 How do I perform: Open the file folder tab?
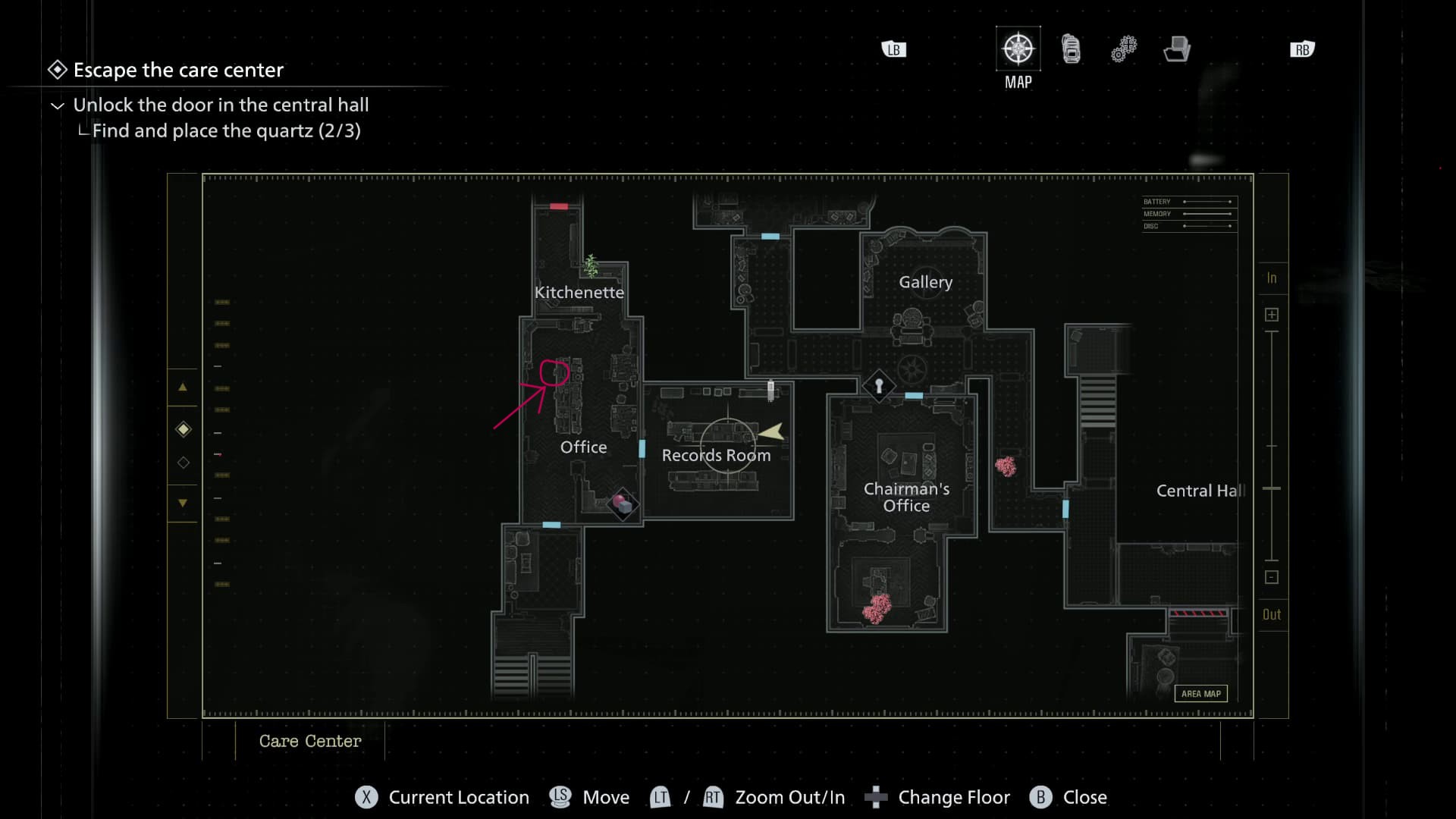1177,49
